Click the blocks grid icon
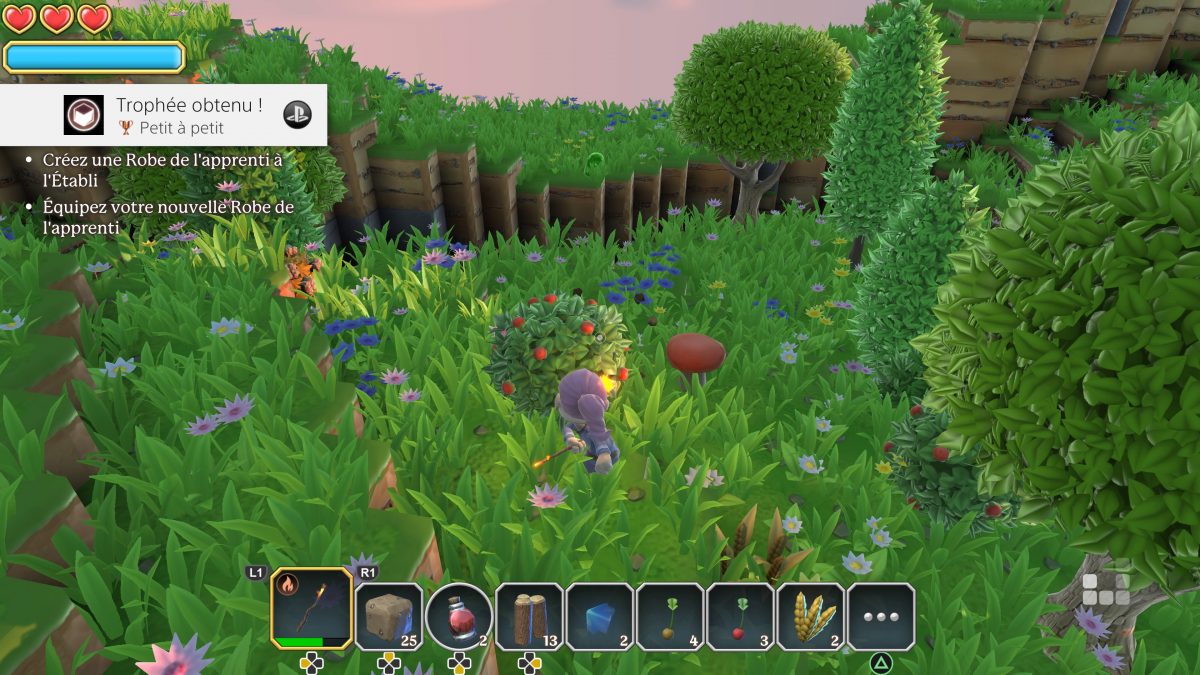This screenshot has height=675, width=1200. 1105,589
